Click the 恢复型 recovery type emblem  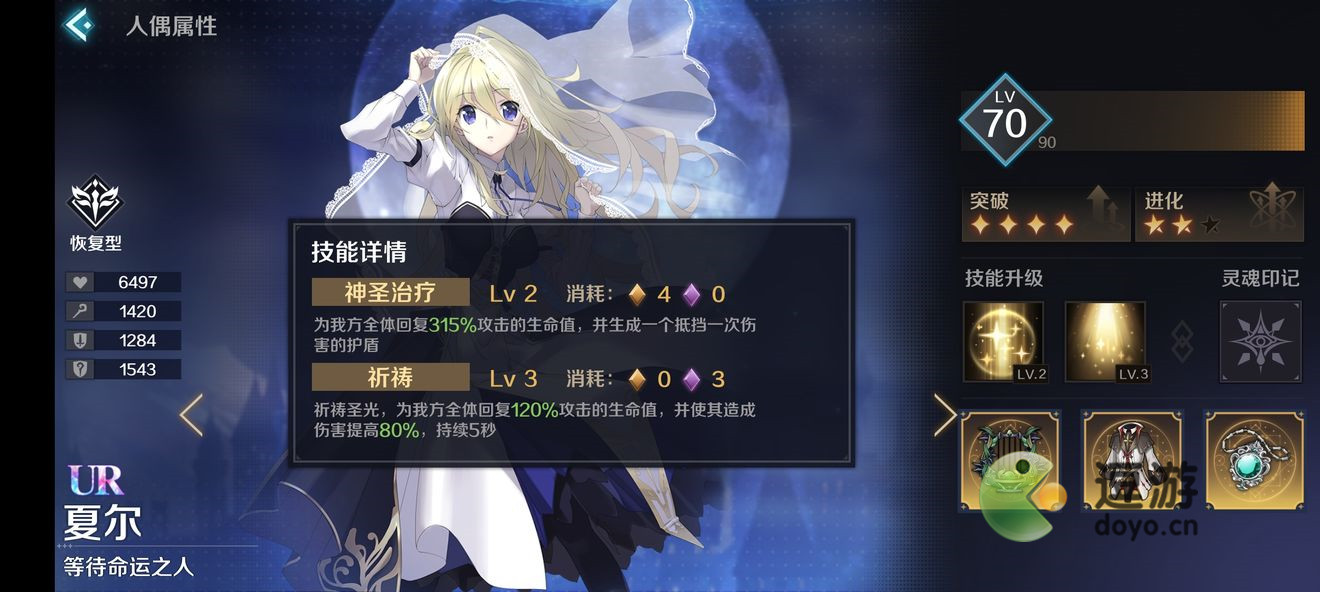click(95, 204)
